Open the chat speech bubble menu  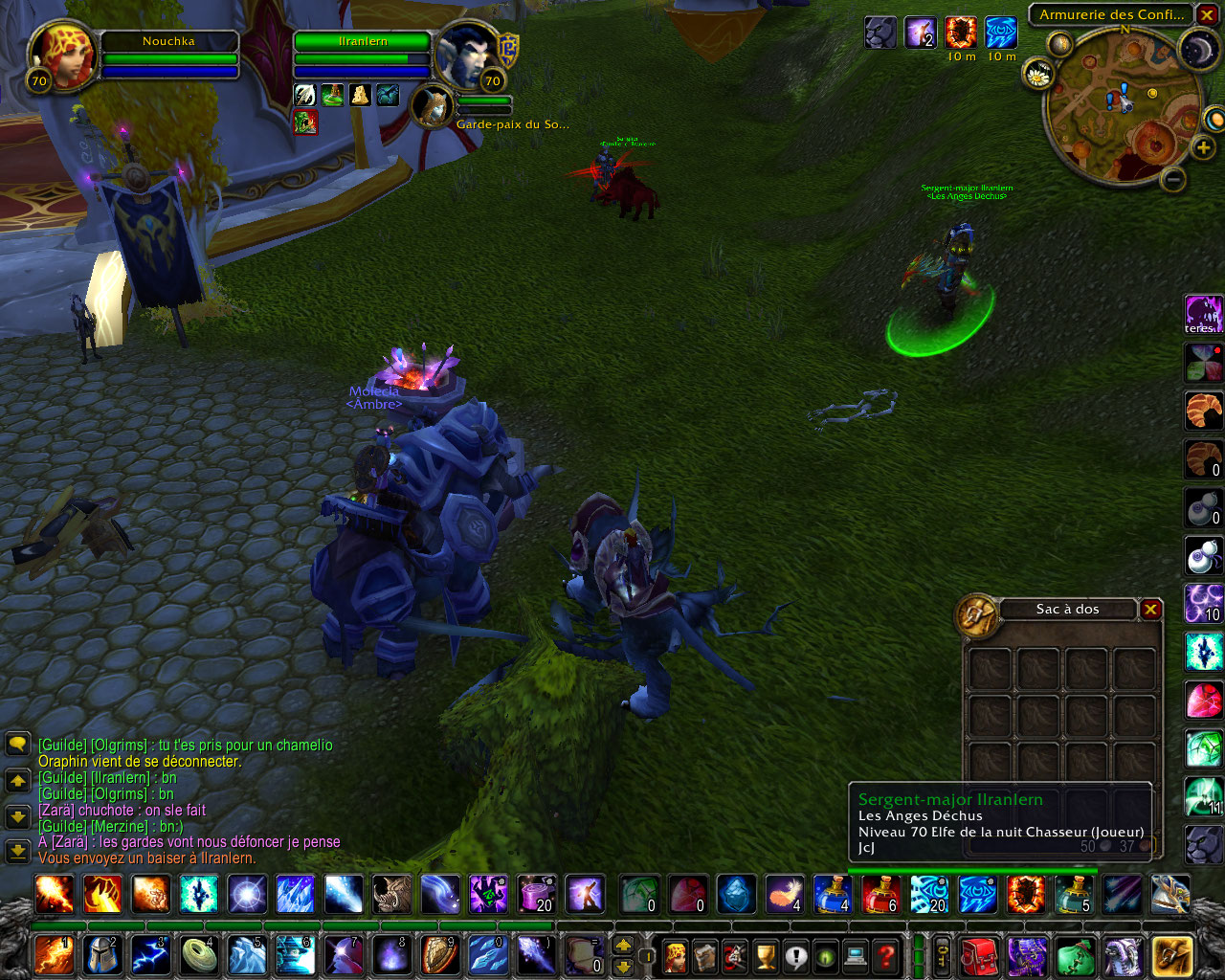coord(17,745)
